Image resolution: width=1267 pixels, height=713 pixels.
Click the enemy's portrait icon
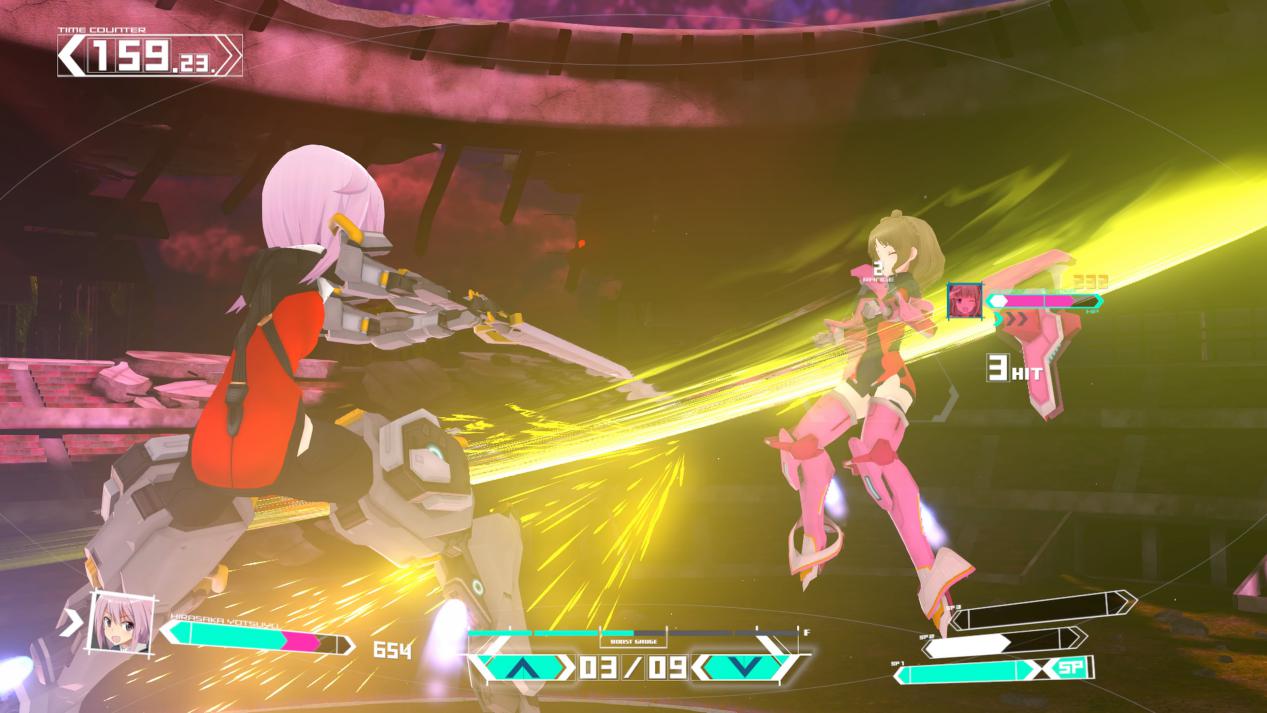965,301
